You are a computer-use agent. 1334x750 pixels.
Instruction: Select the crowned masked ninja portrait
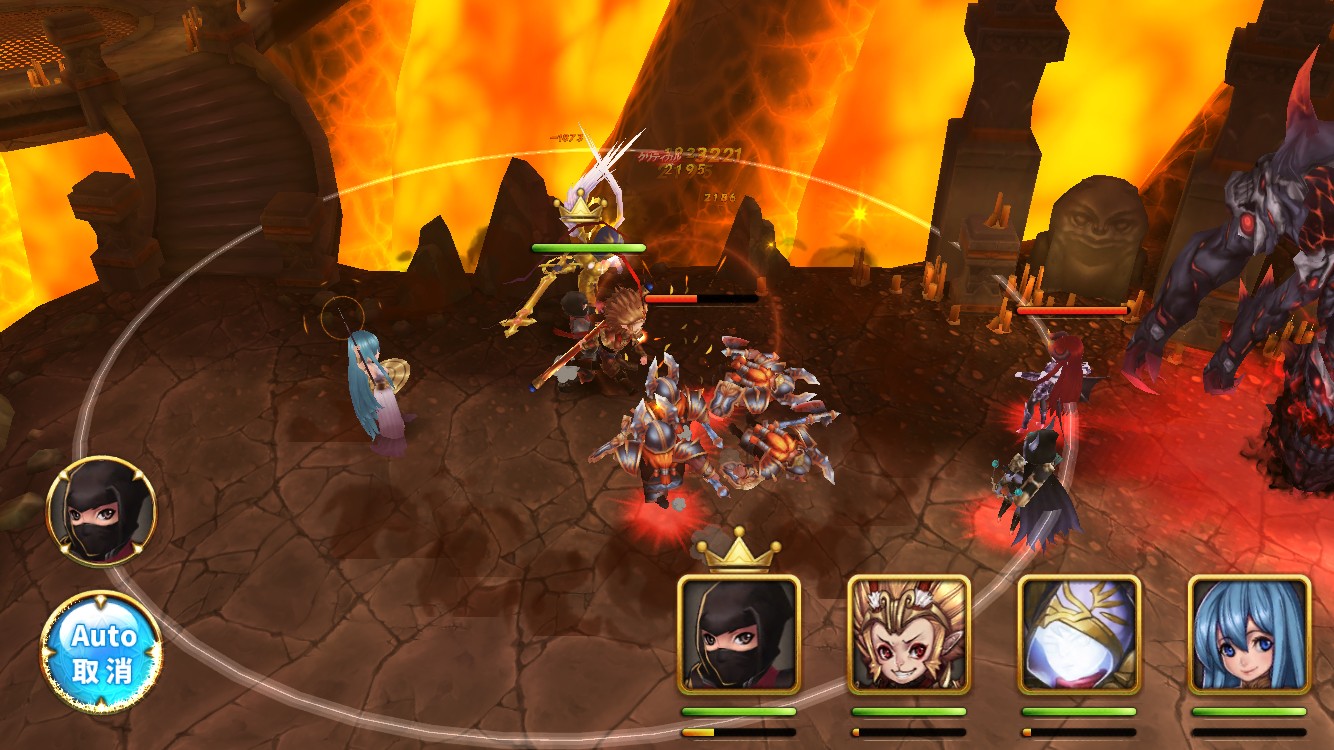pyautogui.click(x=739, y=635)
